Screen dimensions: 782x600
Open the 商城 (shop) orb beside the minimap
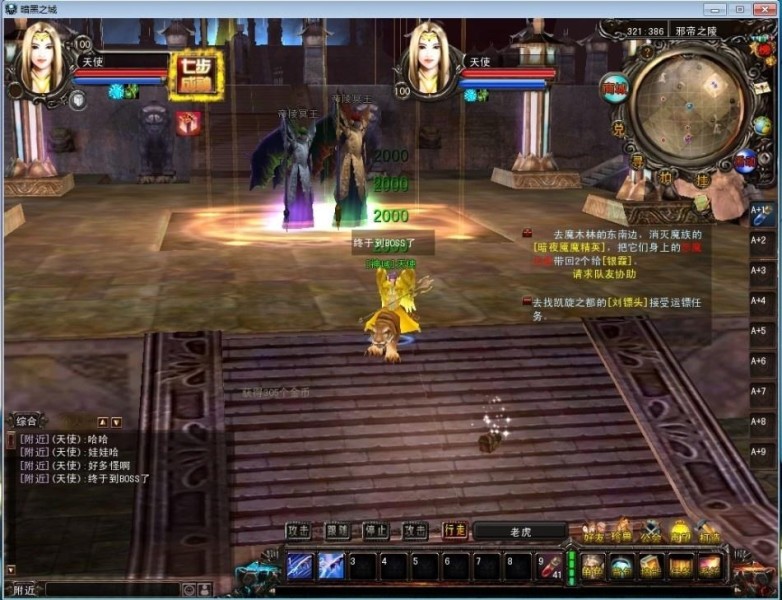tap(613, 87)
